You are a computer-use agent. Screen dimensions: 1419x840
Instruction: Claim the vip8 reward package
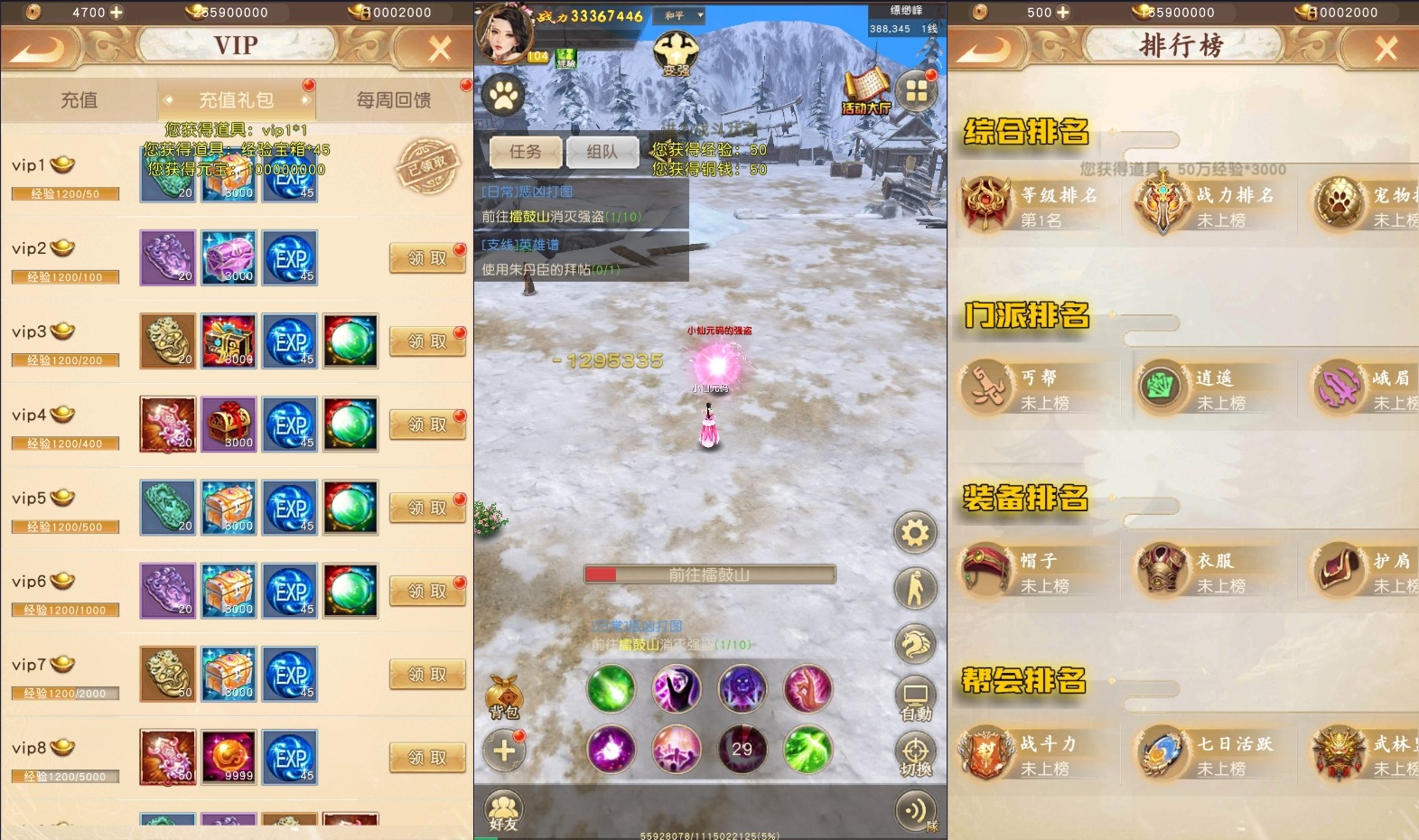(427, 758)
